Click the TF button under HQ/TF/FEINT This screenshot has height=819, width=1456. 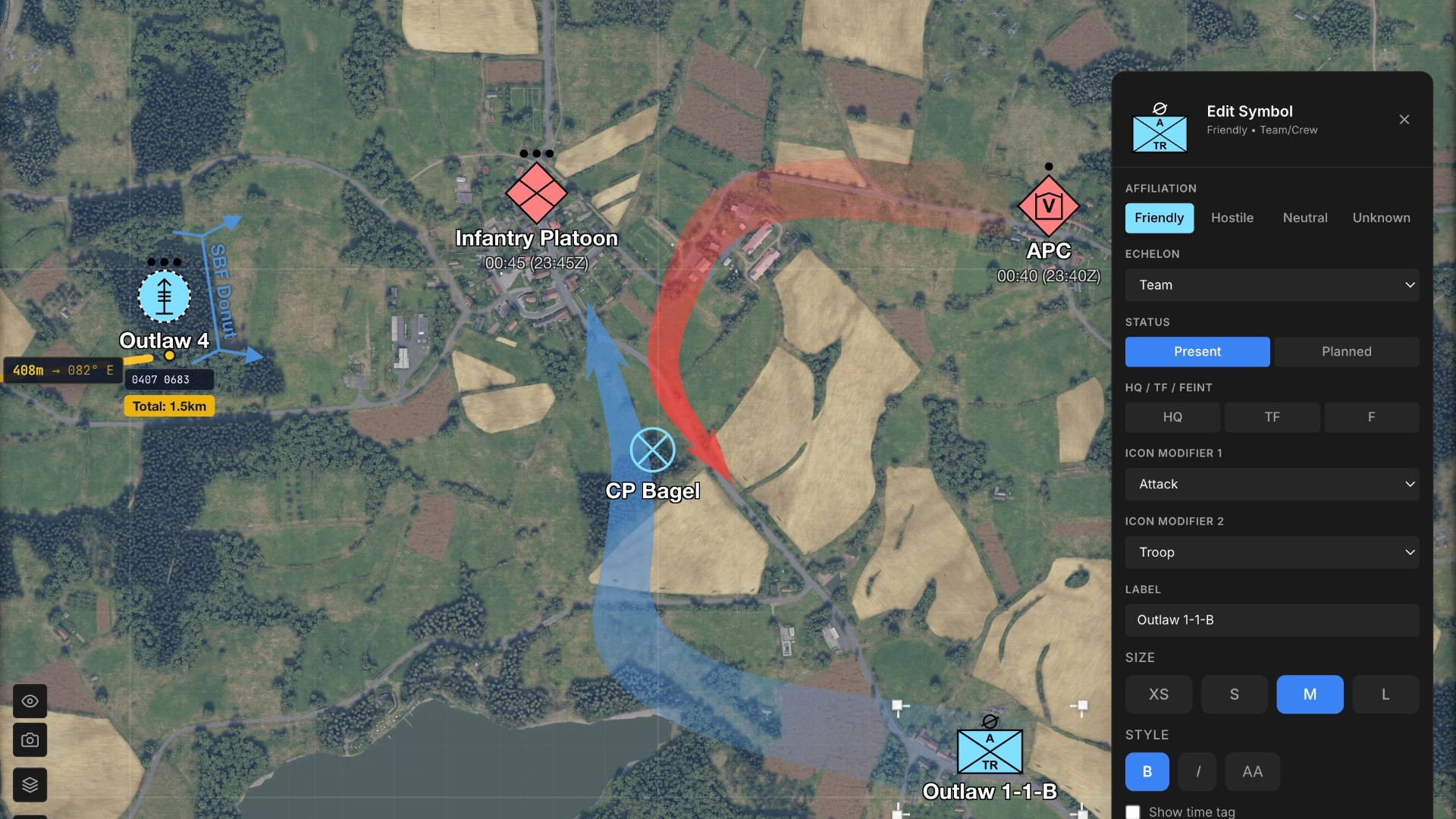(1272, 417)
